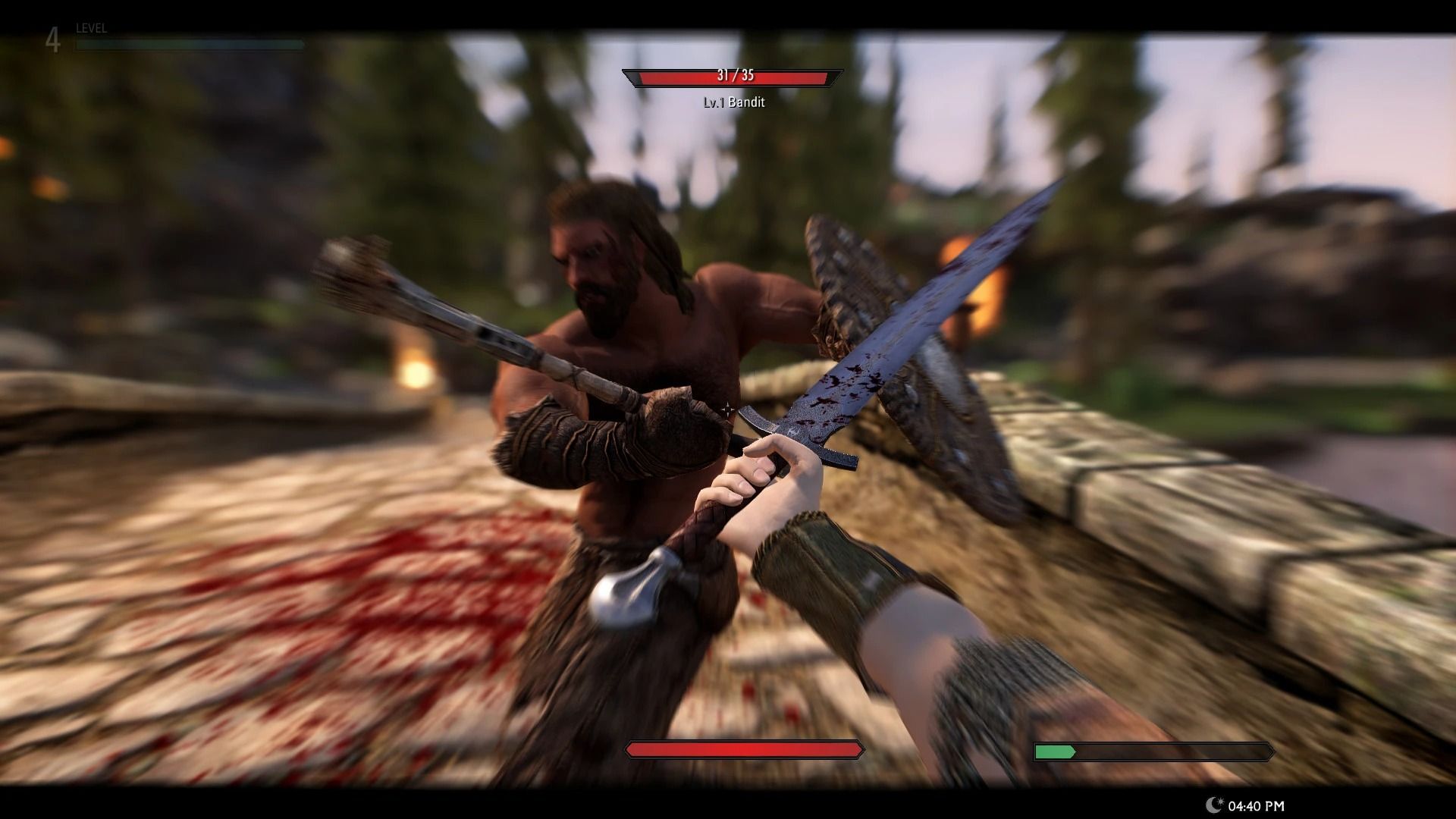Click the crosshair reticle at screen center
This screenshot has height=819, width=1456.
[x=727, y=409]
